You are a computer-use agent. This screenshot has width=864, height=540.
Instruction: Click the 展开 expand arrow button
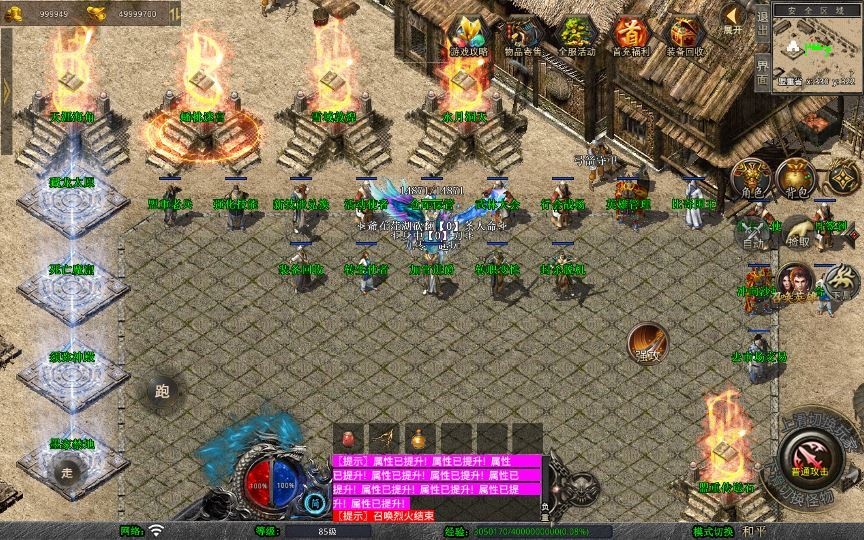point(734,18)
